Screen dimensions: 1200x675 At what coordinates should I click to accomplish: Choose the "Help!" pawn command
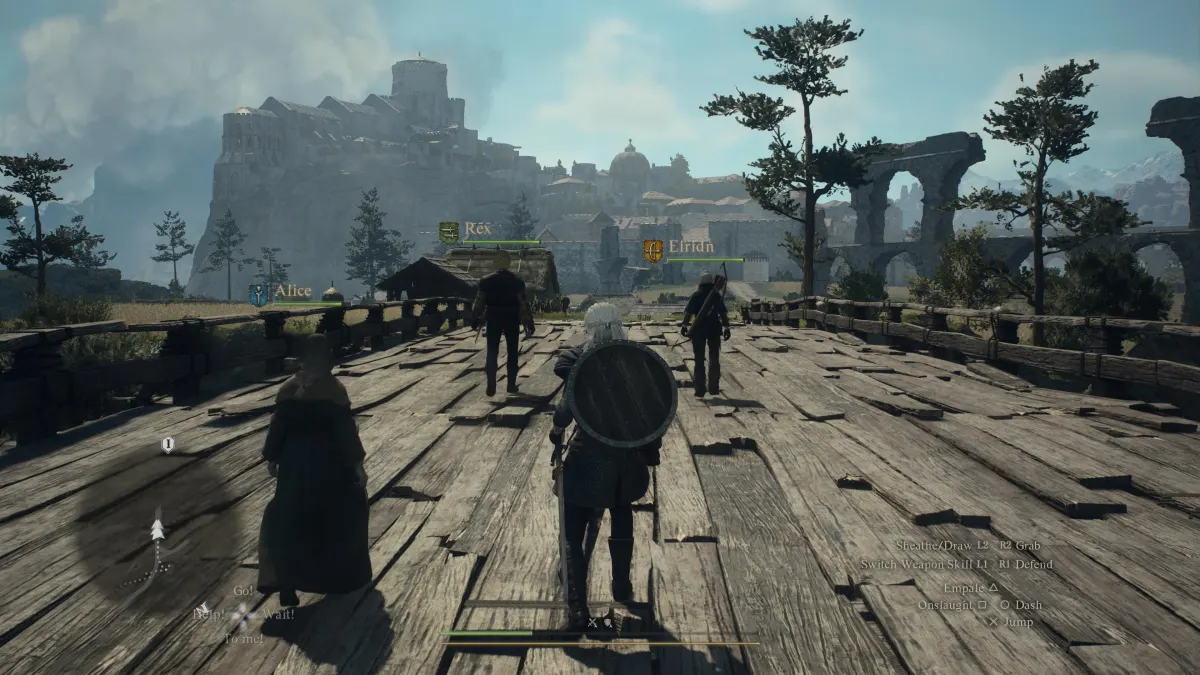pyautogui.click(x=209, y=614)
